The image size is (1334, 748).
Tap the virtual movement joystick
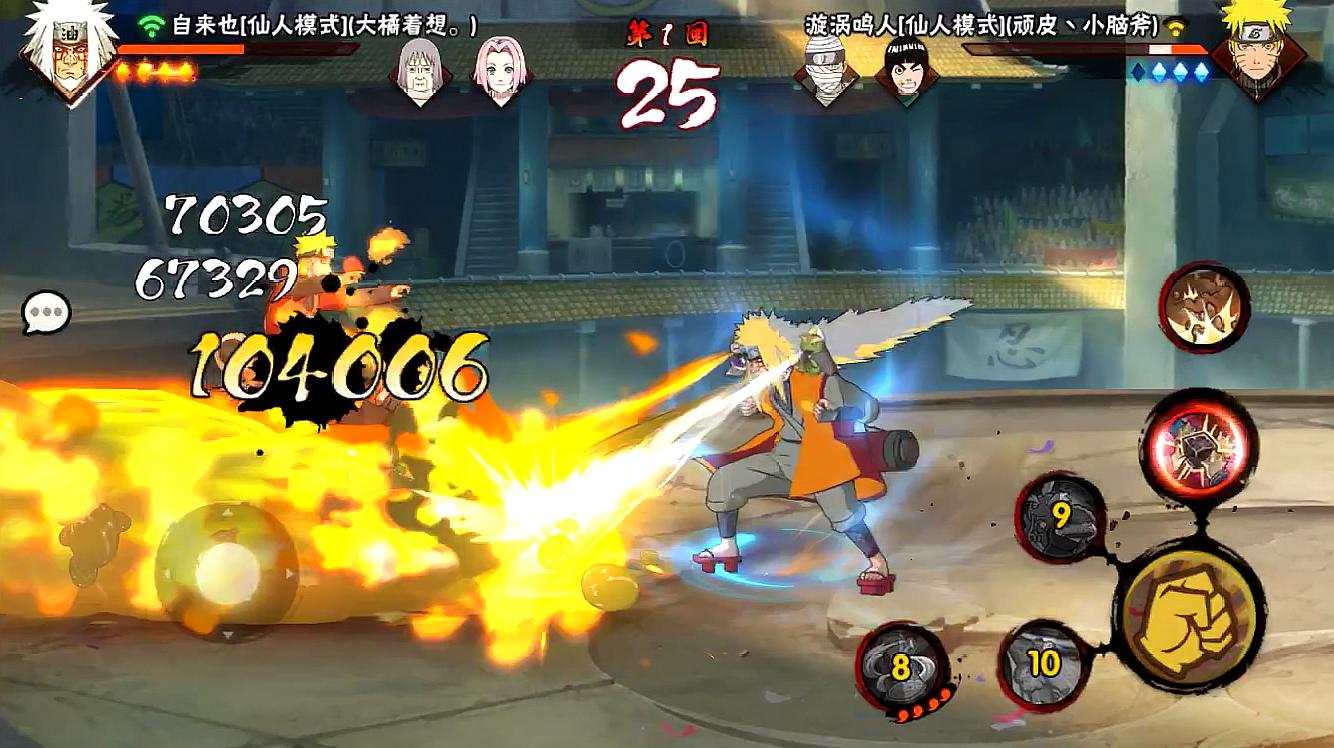tap(226, 573)
